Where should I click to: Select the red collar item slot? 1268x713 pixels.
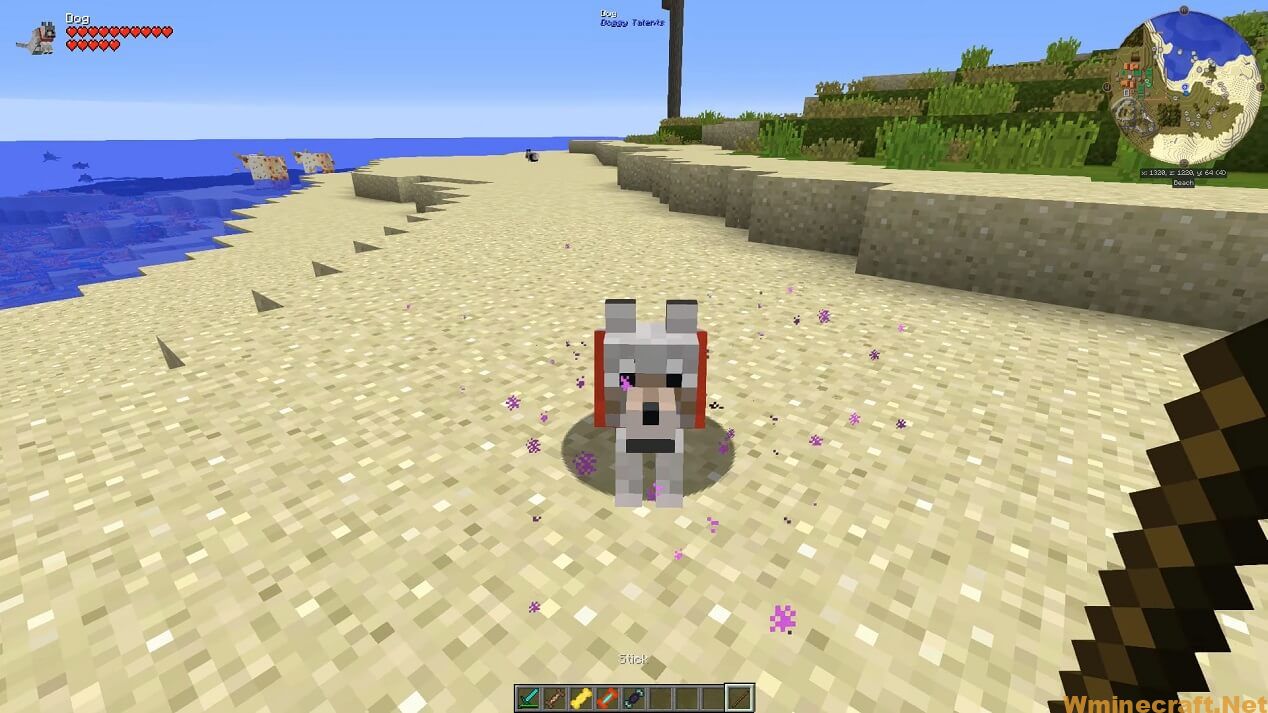[607, 698]
